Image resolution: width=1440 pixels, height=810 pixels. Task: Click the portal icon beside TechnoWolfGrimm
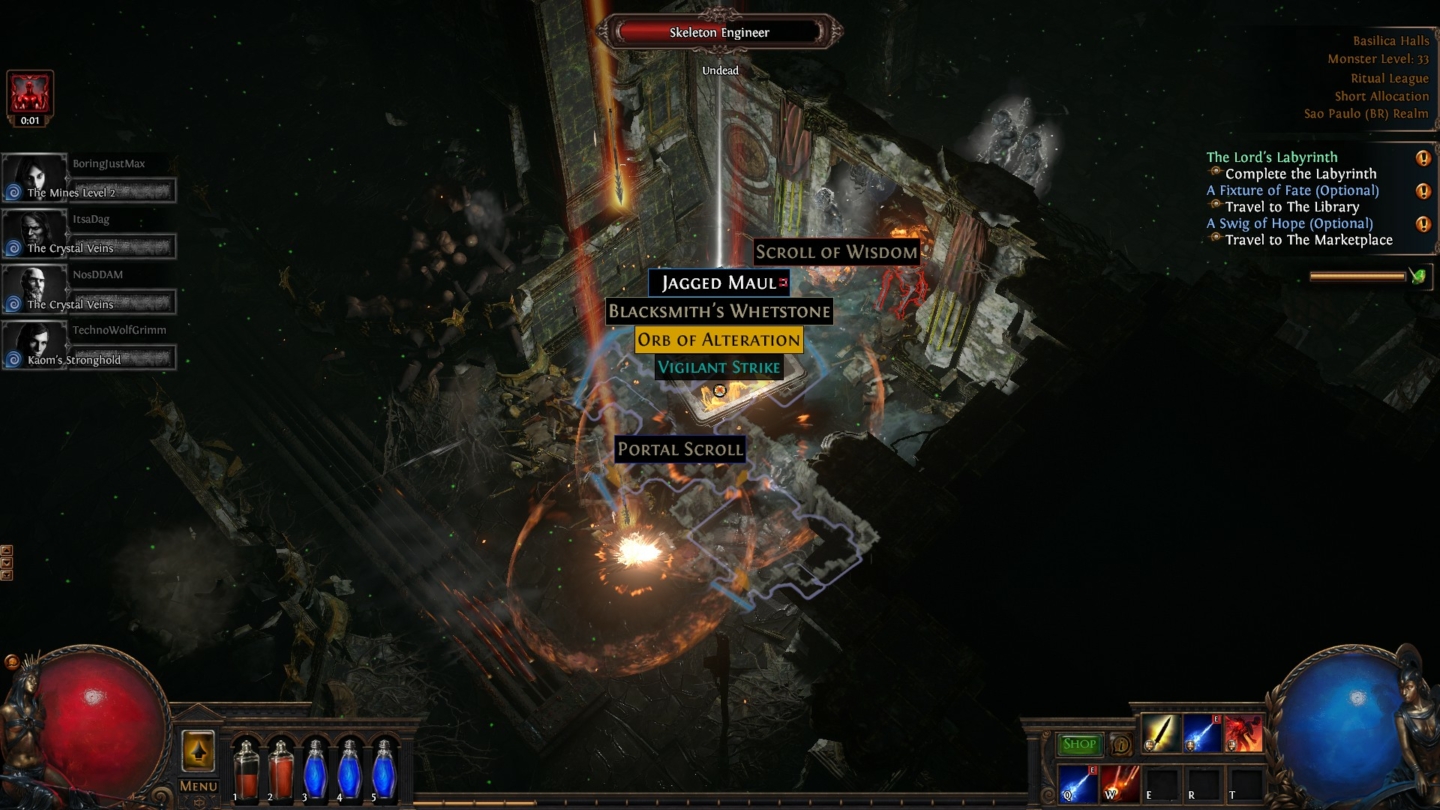(x=14, y=357)
